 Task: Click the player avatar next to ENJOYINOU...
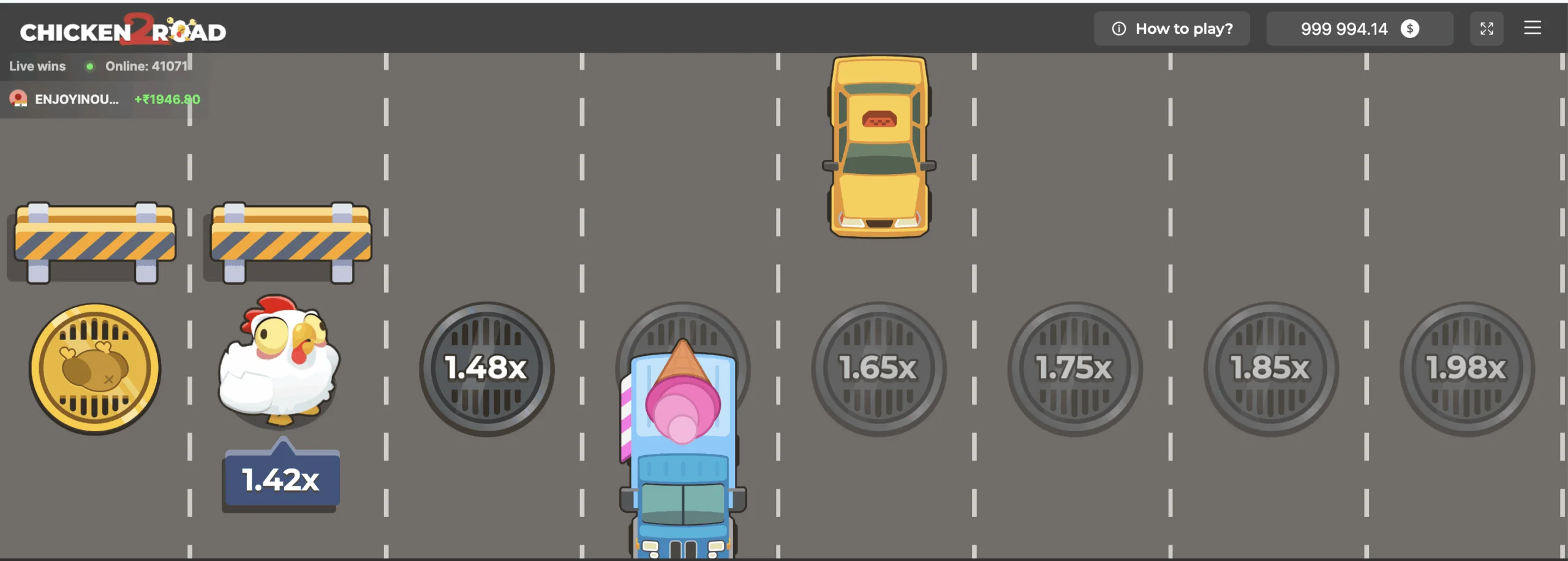tap(19, 99)
